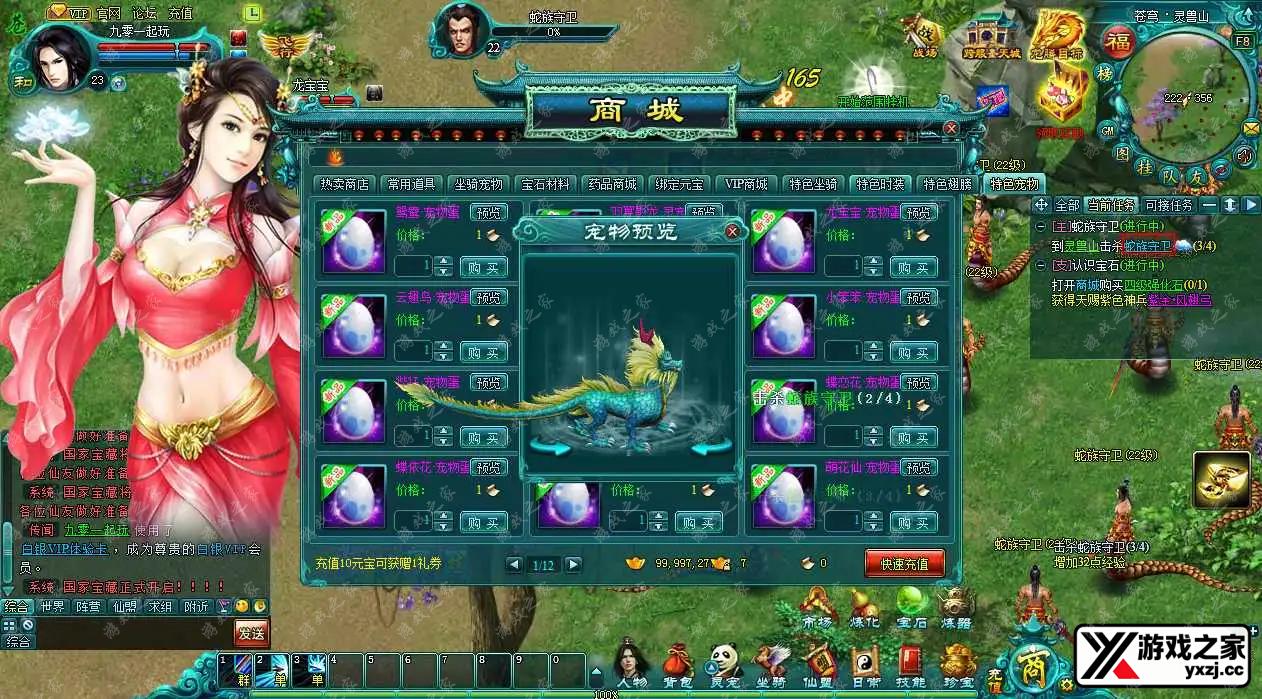Preview the 萌花仙 pet egg
Image resolution: width=1262 pixels, height=699 pixels.
[x=919, y=468]
